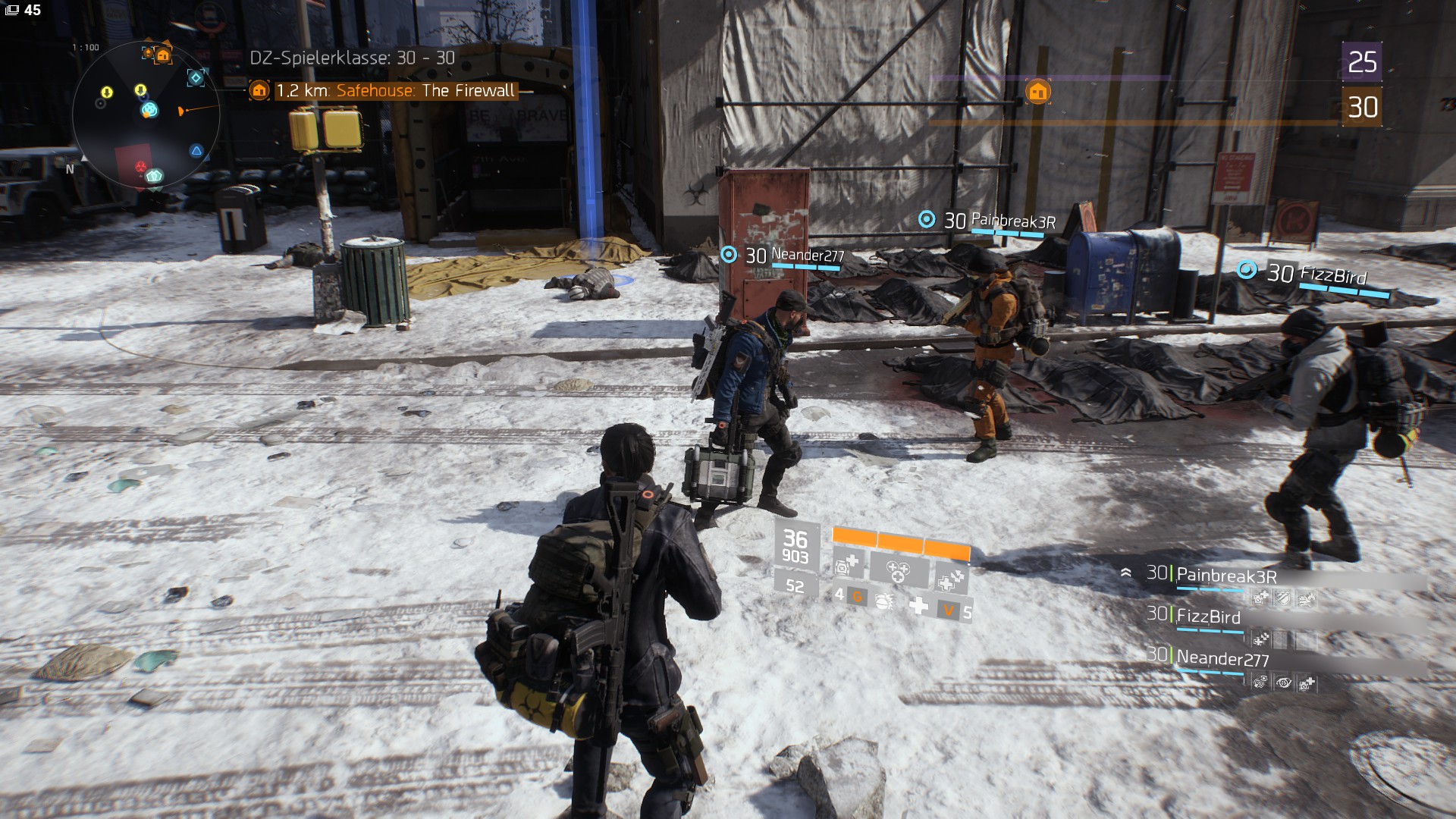Click the safehouse waypoint marker on compass bar

tap(1037, 92)
